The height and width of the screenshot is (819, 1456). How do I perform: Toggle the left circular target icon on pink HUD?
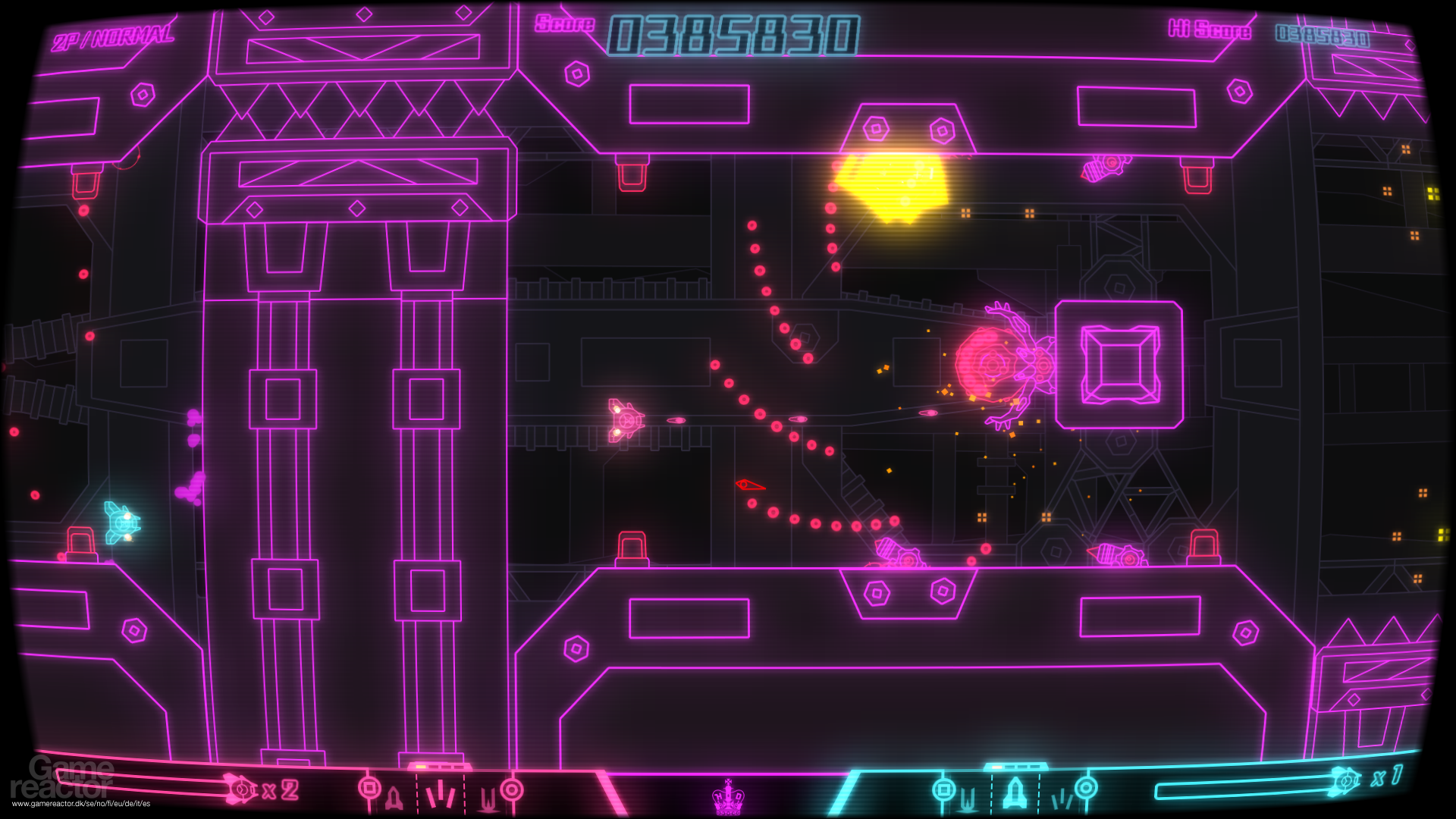[x=369, y=787]
